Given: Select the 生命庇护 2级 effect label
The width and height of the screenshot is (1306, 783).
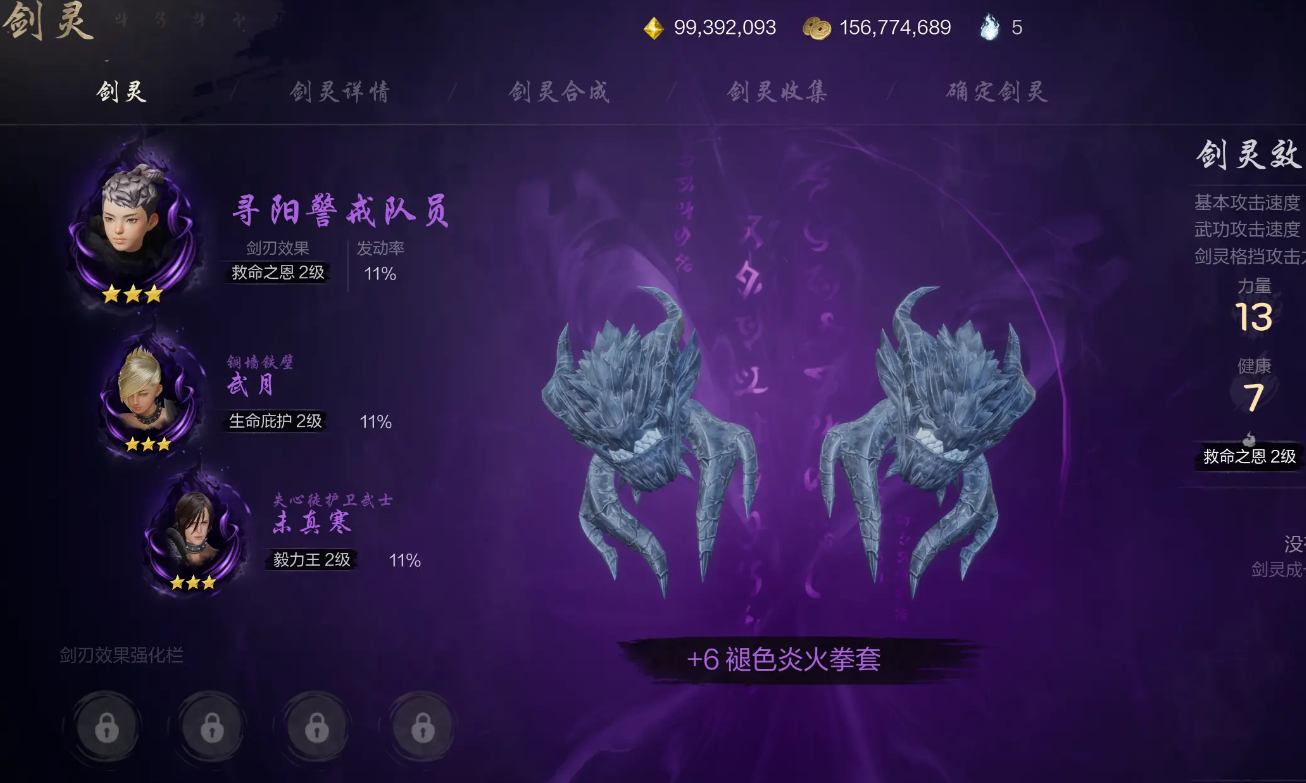Looking at the screenshot, I should 276,421.
